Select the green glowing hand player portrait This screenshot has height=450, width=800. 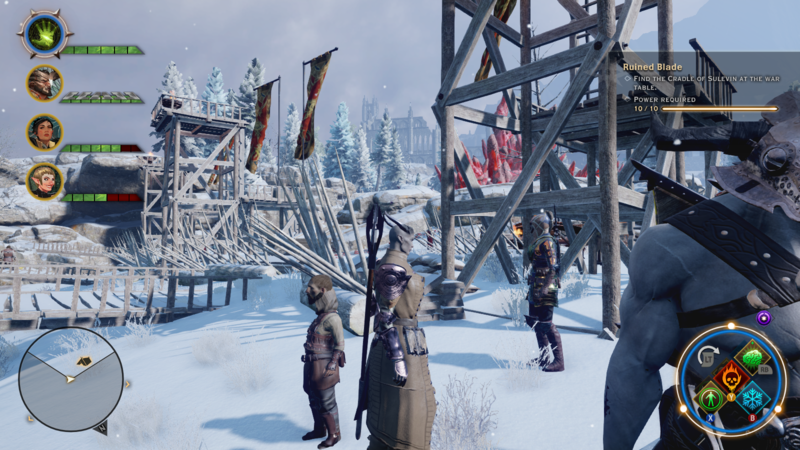pyautogui.click(x=44, y=34)
